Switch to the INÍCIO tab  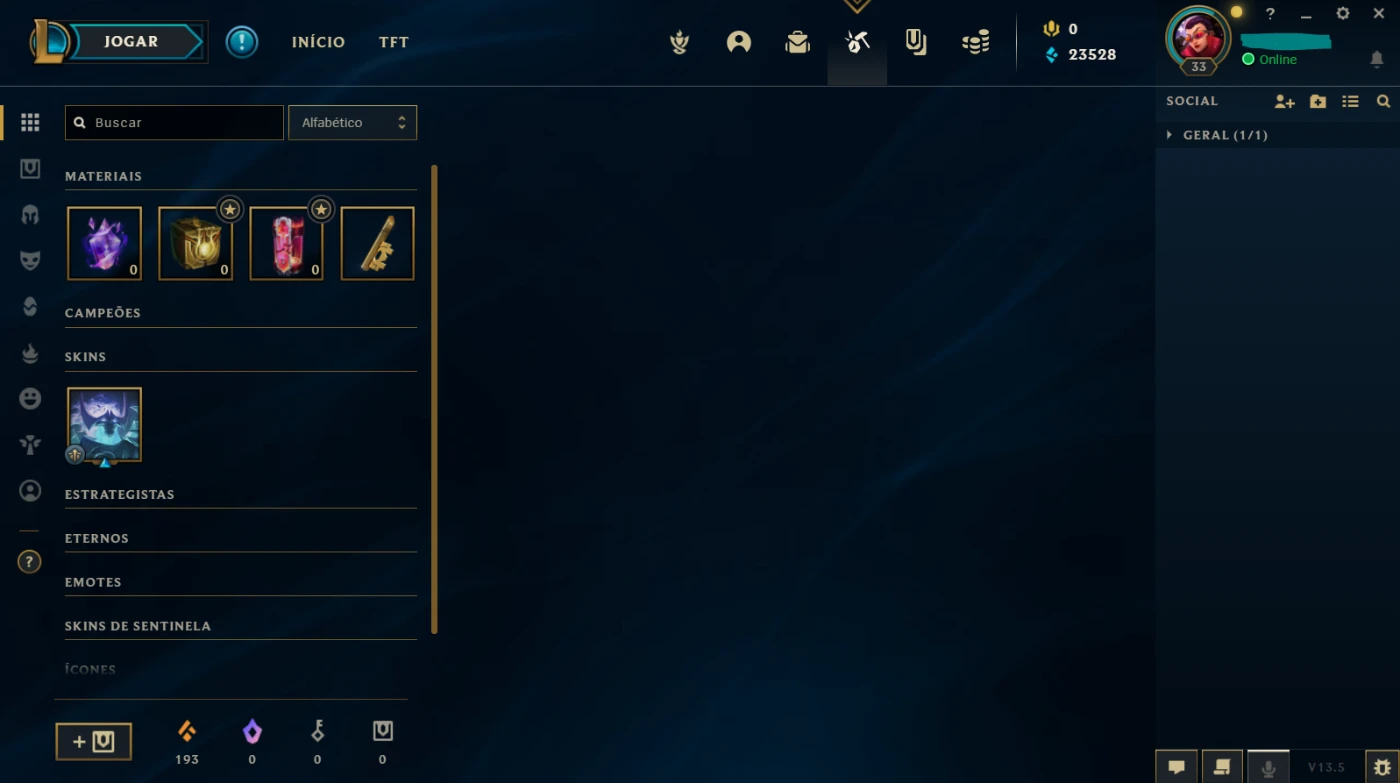[x=318, y=42]
